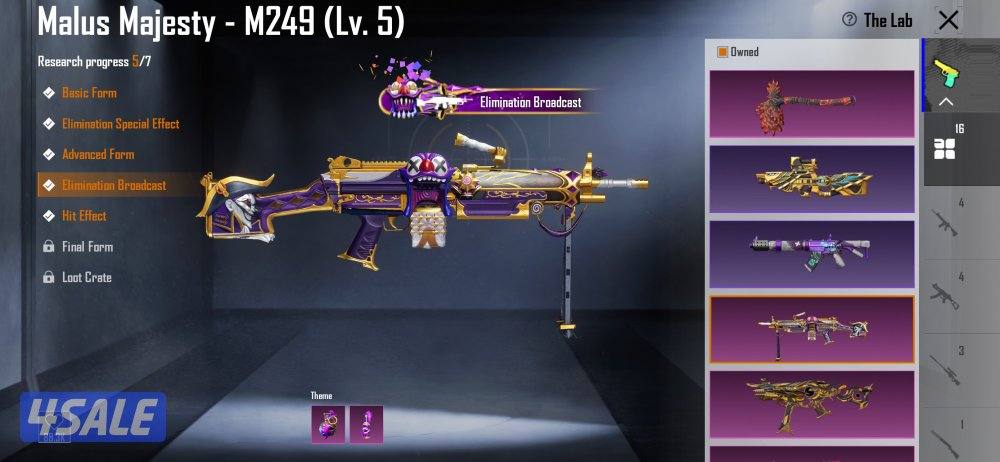This screenshot has width=1000, height=462.
Task: Open the locked Loot Crate entry
Action: [x=86, y=277]
